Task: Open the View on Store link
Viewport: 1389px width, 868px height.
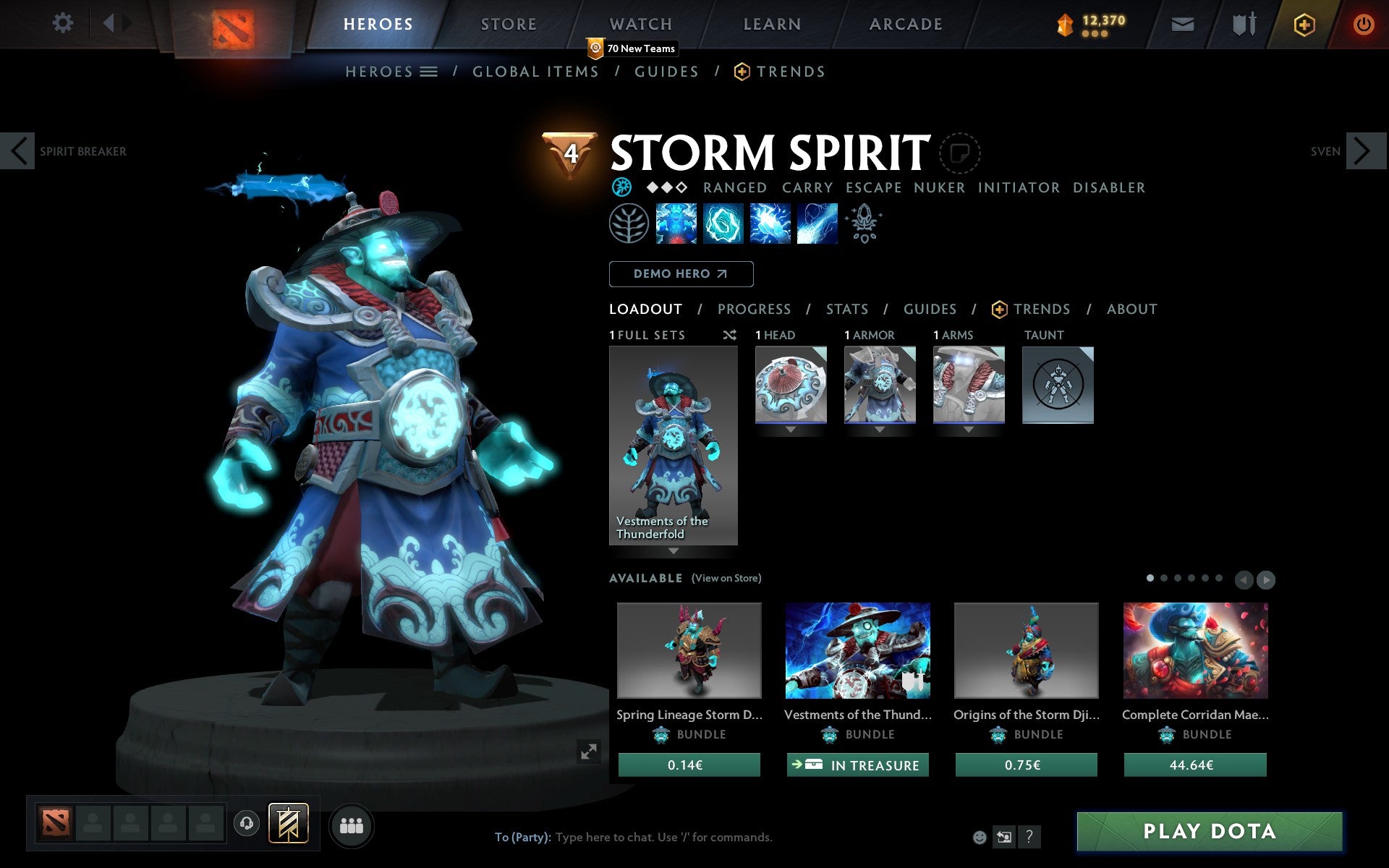Action: click(726, 578)
